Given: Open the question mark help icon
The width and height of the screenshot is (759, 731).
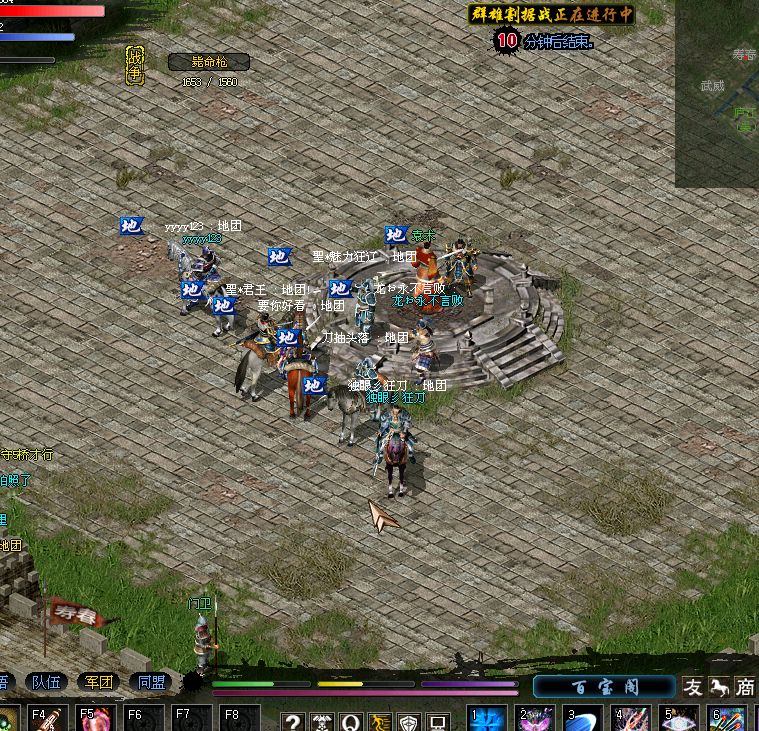Looking at the screenshot, I should tap(292, 722).
